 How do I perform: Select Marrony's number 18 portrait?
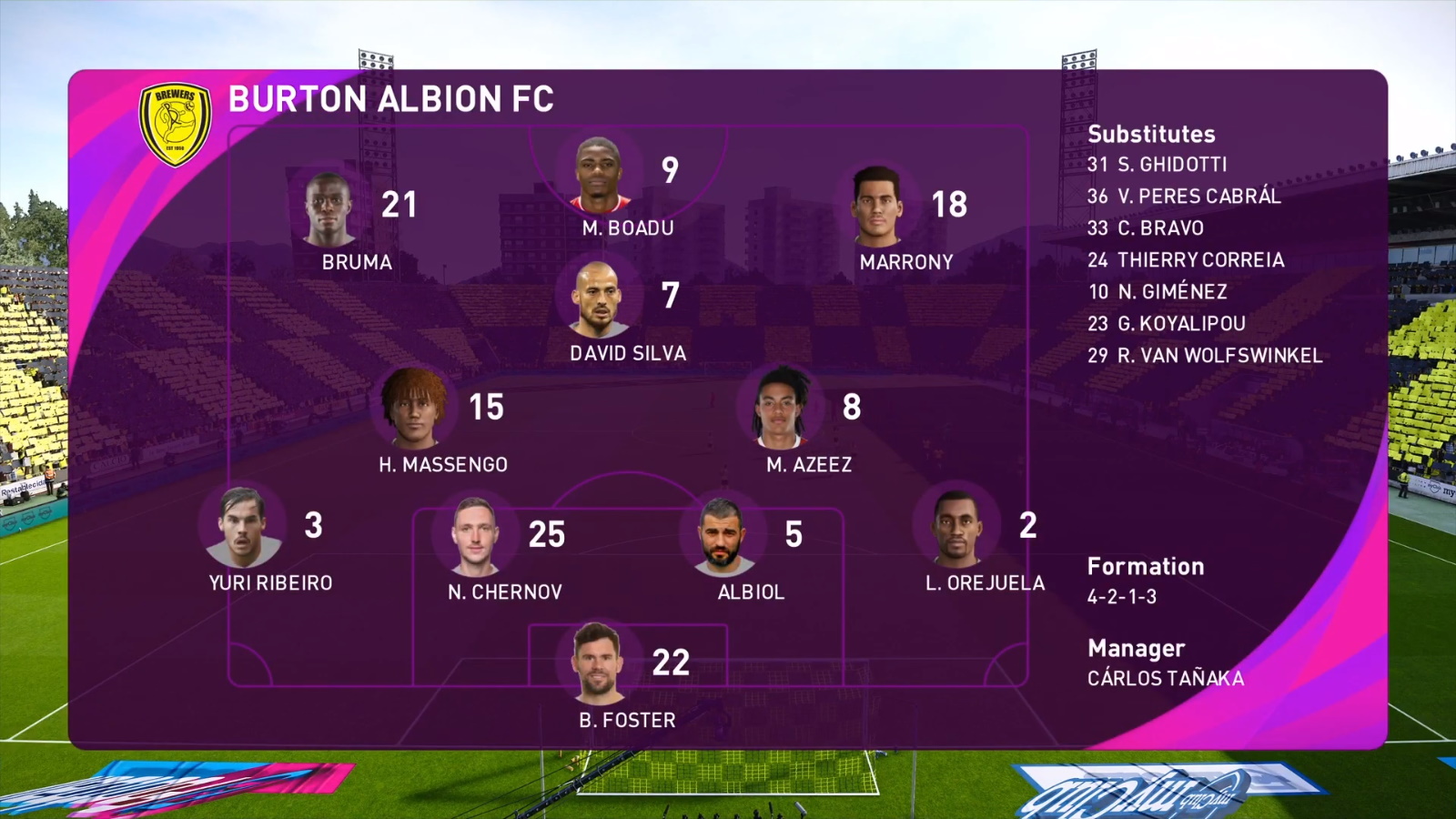[x=876, y=207]
